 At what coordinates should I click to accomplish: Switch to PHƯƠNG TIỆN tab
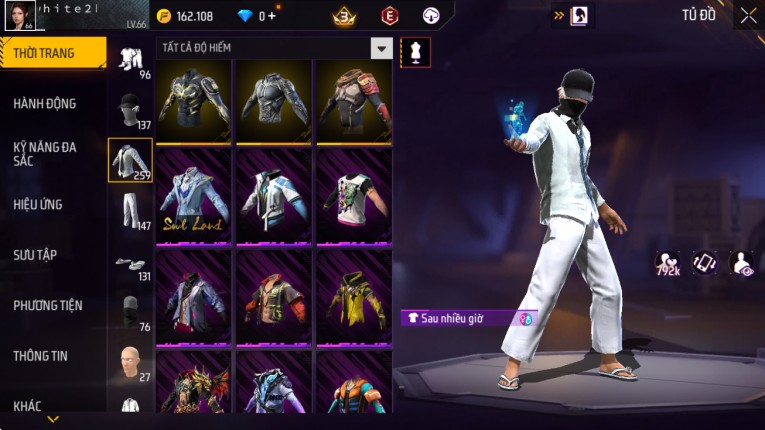[x=48, y=305]
